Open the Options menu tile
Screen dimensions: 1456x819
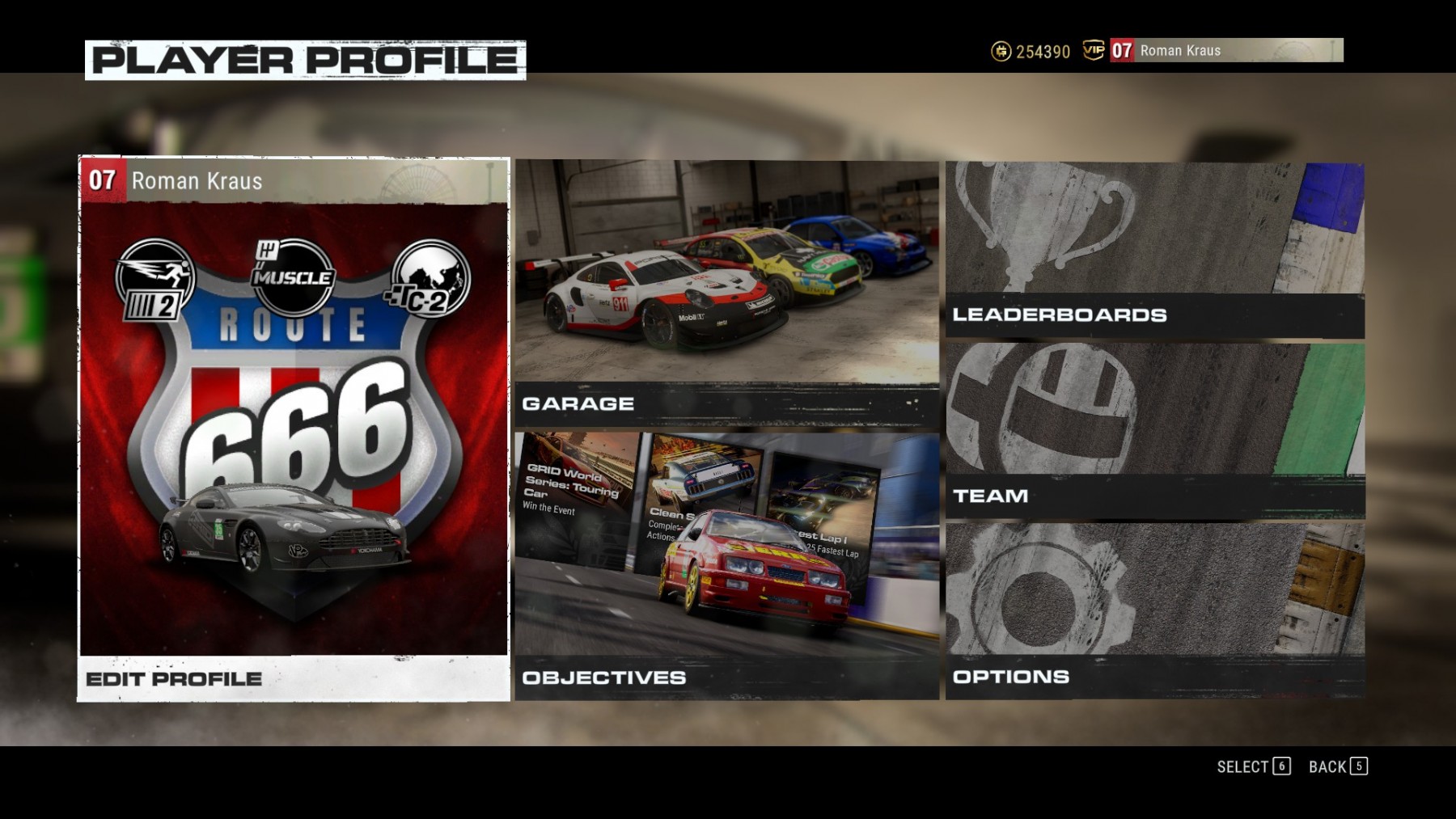point(1154,610)
